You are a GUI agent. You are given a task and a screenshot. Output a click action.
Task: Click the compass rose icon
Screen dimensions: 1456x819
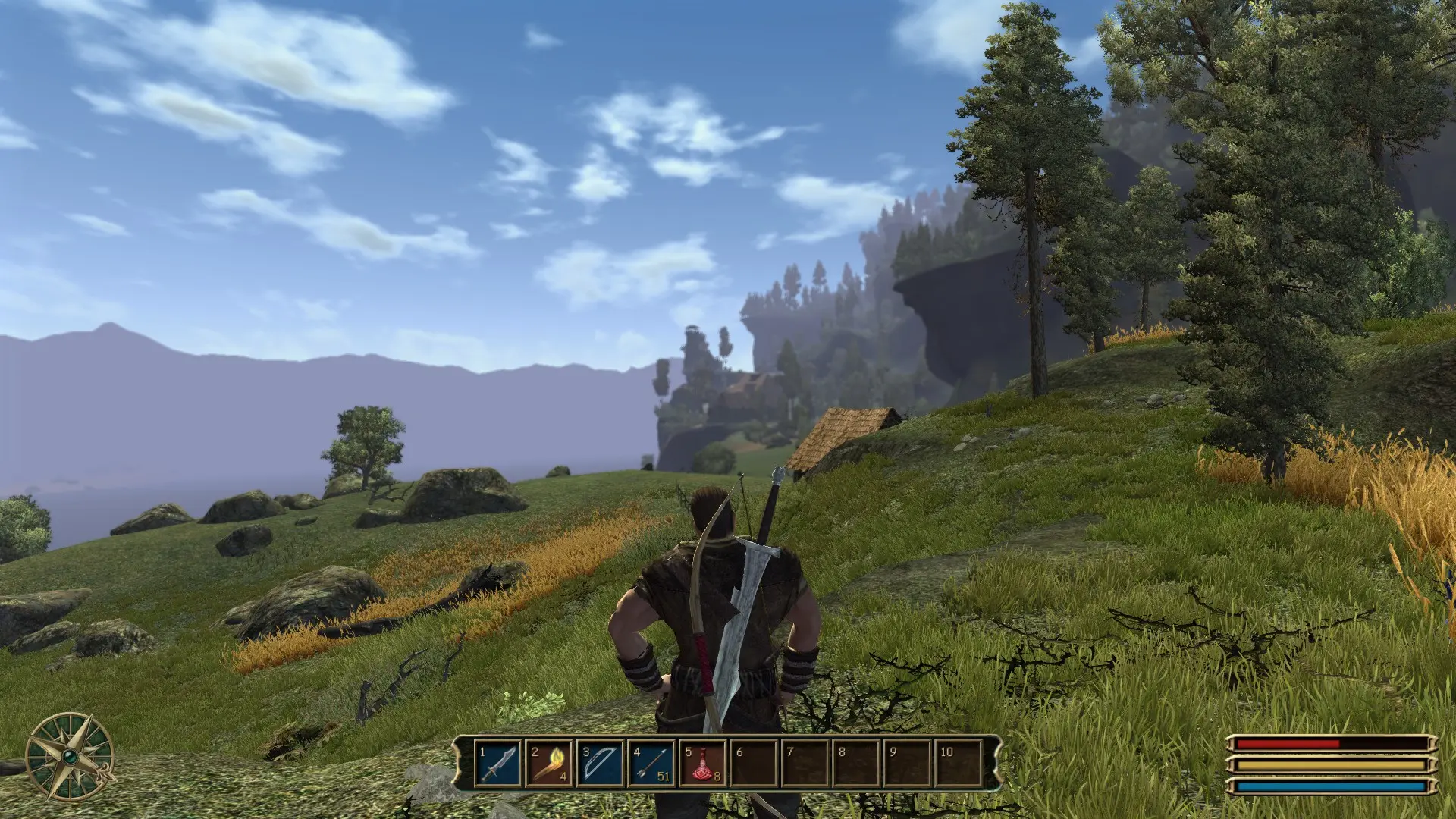(69, 756)
